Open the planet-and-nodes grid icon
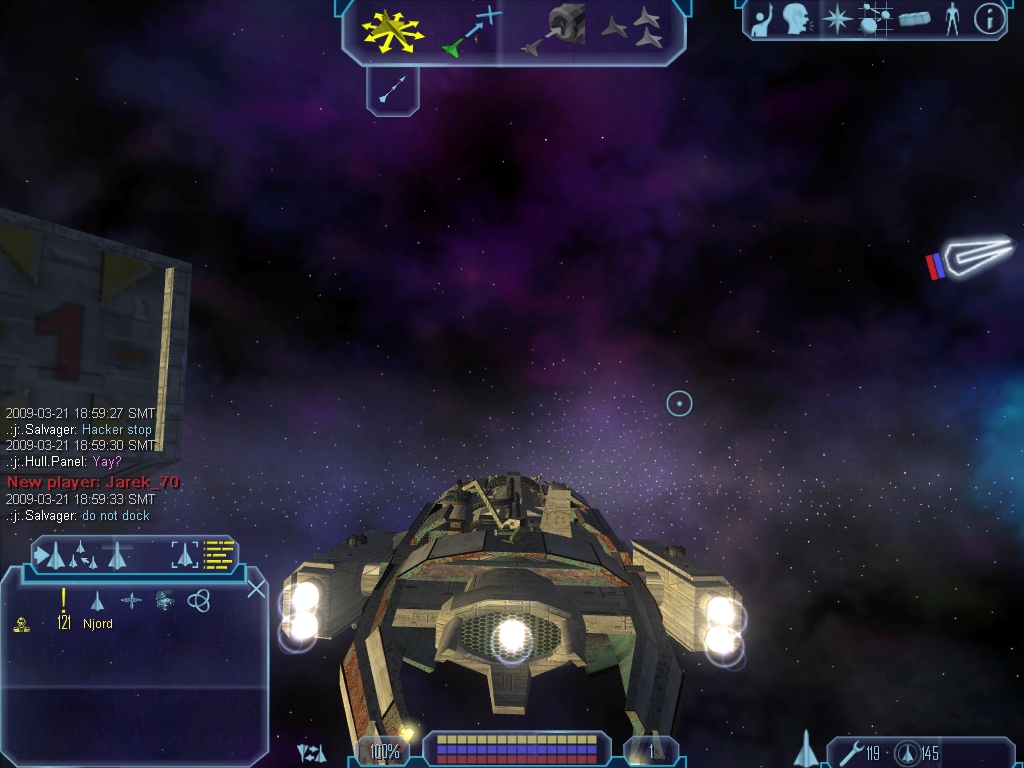This screenshot has width=1024, height=768. [875, 19]
